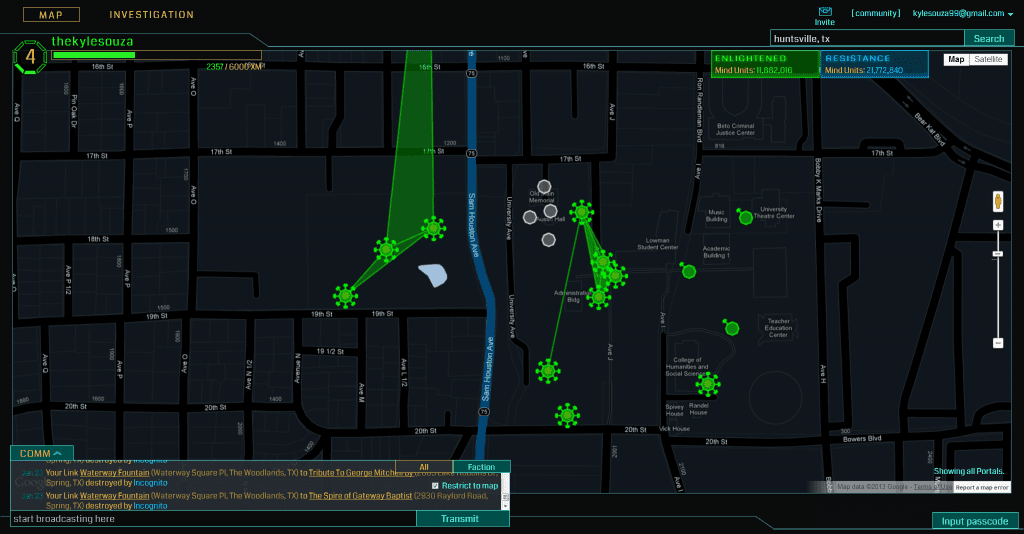Screen dimensions: 1024x534
Task: Click the broadcast message input box
Action: [x=212, y=519]
